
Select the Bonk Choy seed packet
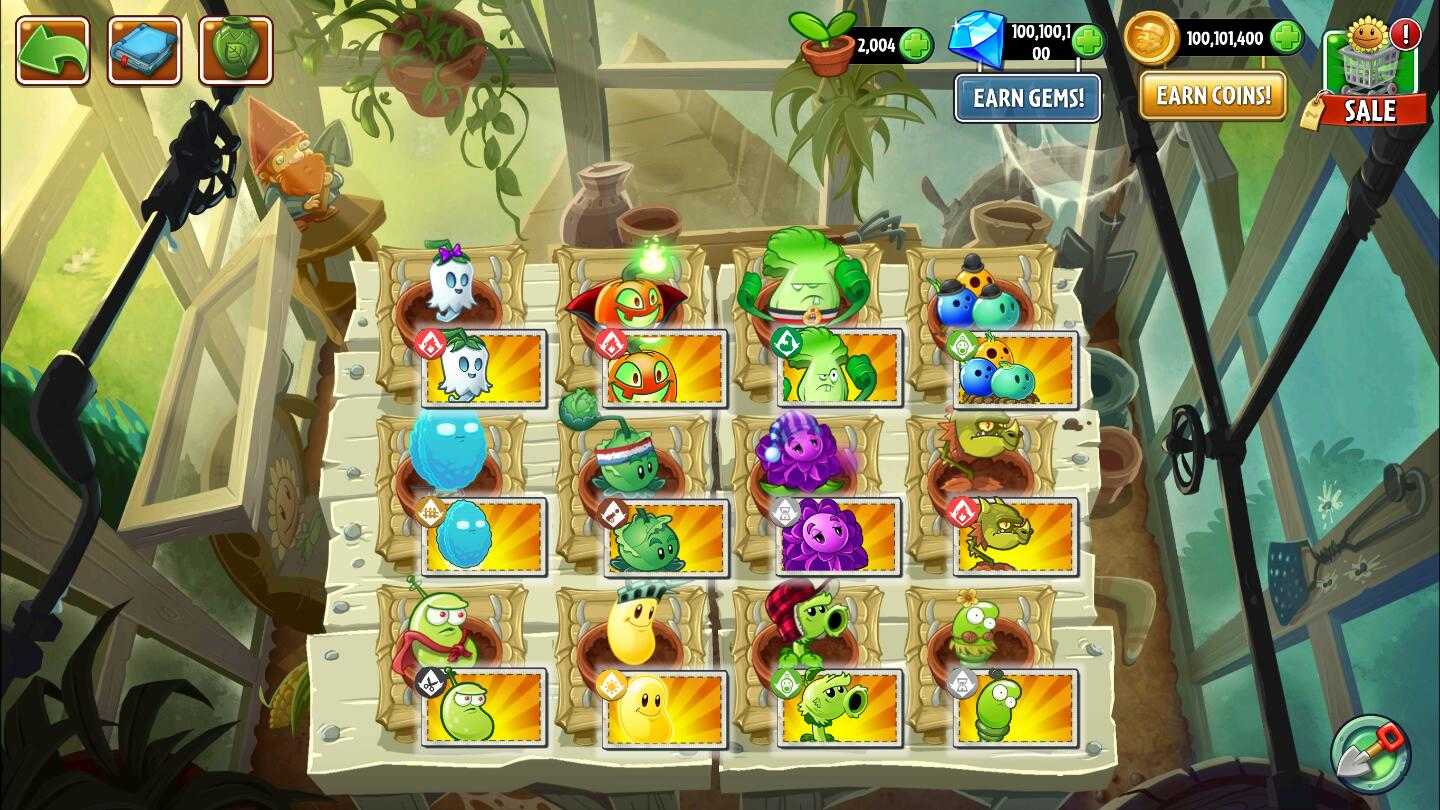[838, 367]
